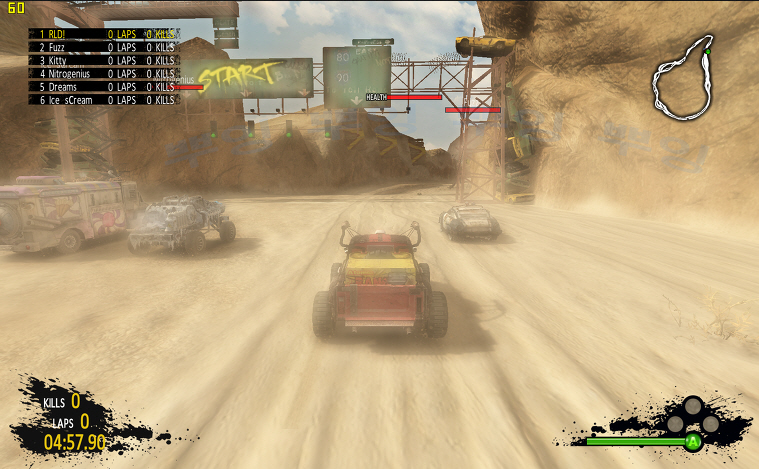Select Nitrogenius in the standings list
Screen dimensions: 759x469
104,73
